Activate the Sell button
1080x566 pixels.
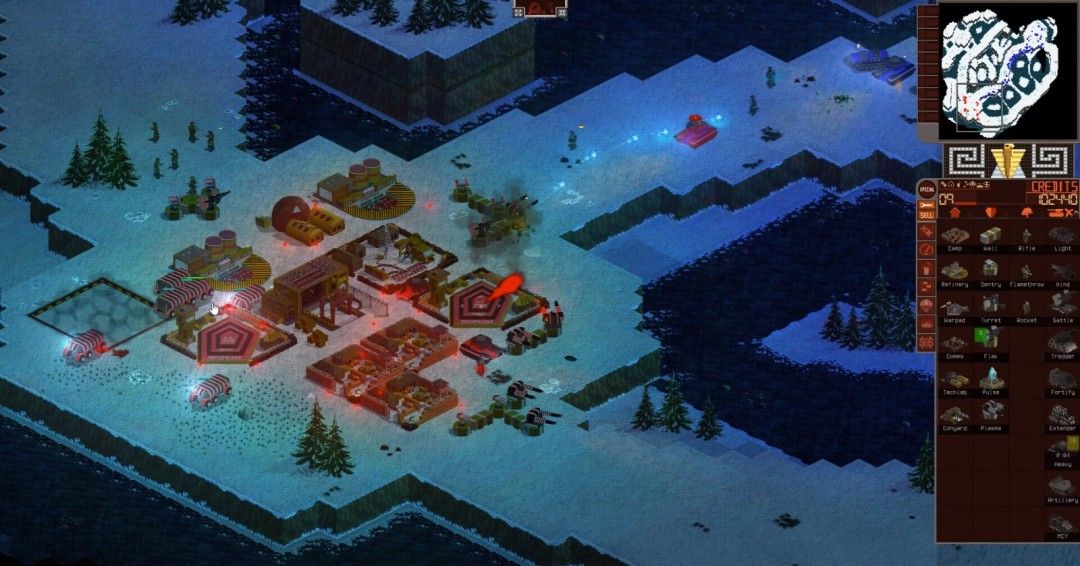click(927, 214)
